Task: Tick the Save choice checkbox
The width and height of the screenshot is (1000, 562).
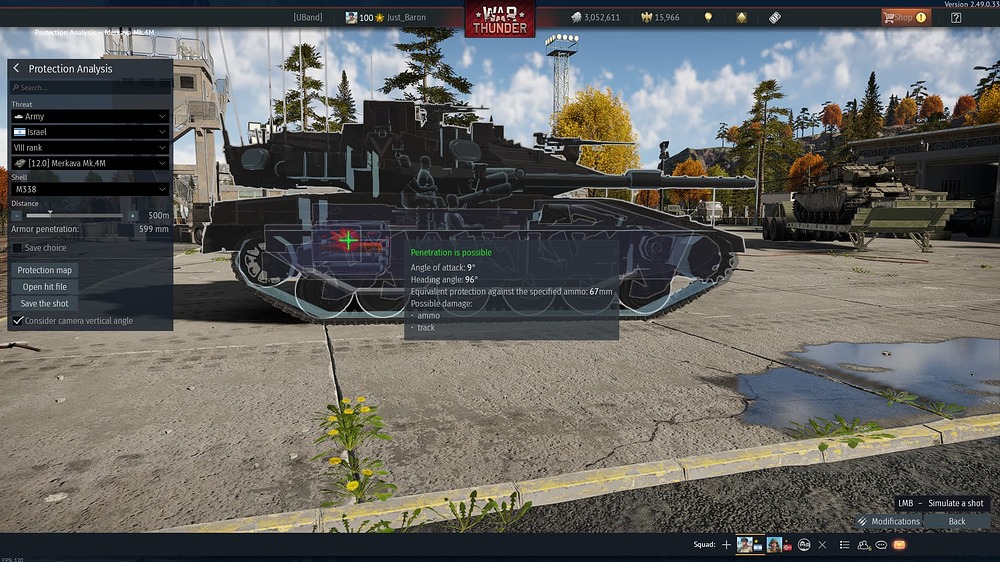Action: (x=18, y=248)
